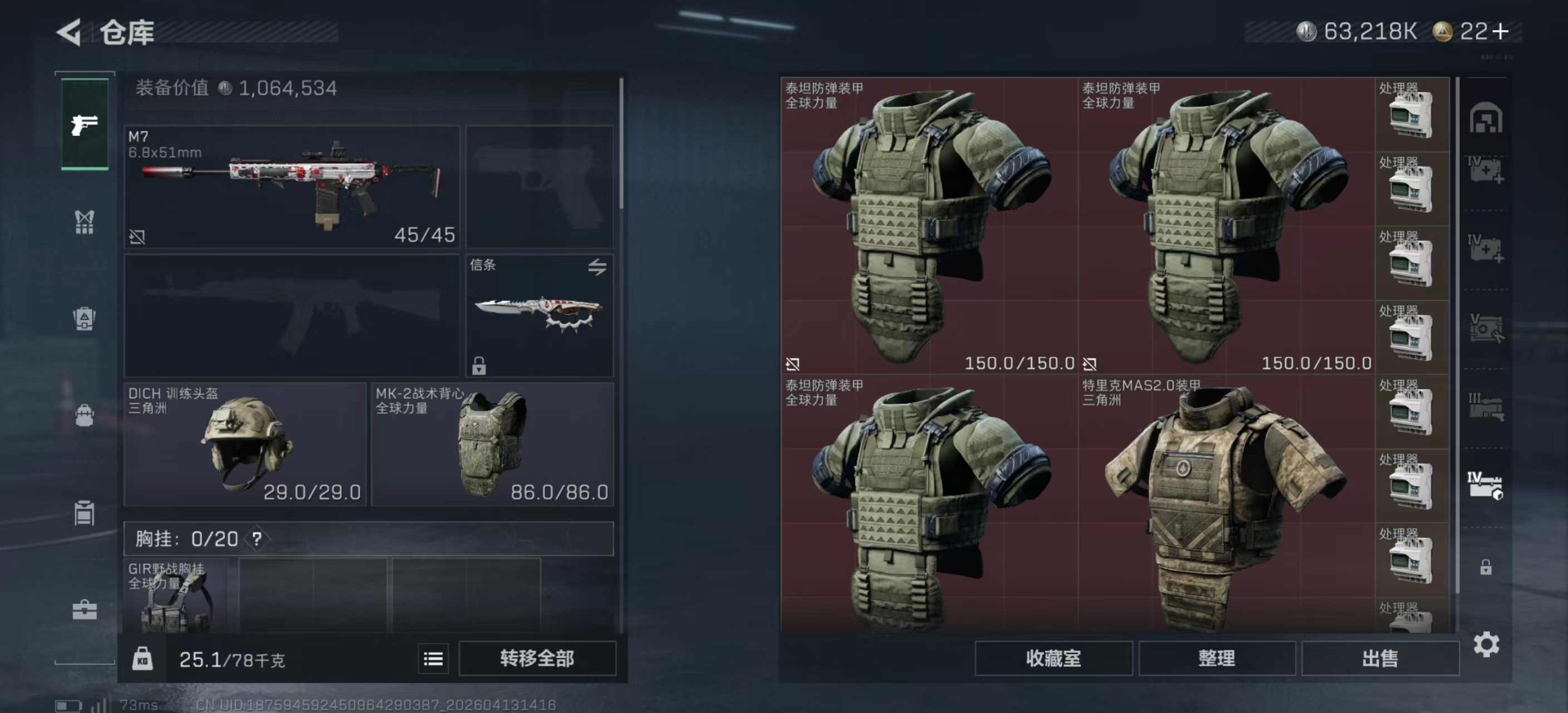Image resolution: width=1568 pixels, height=713 pixels.
Task: Show help for 胸挂 capacity question mark
Action: coord(257,539)
